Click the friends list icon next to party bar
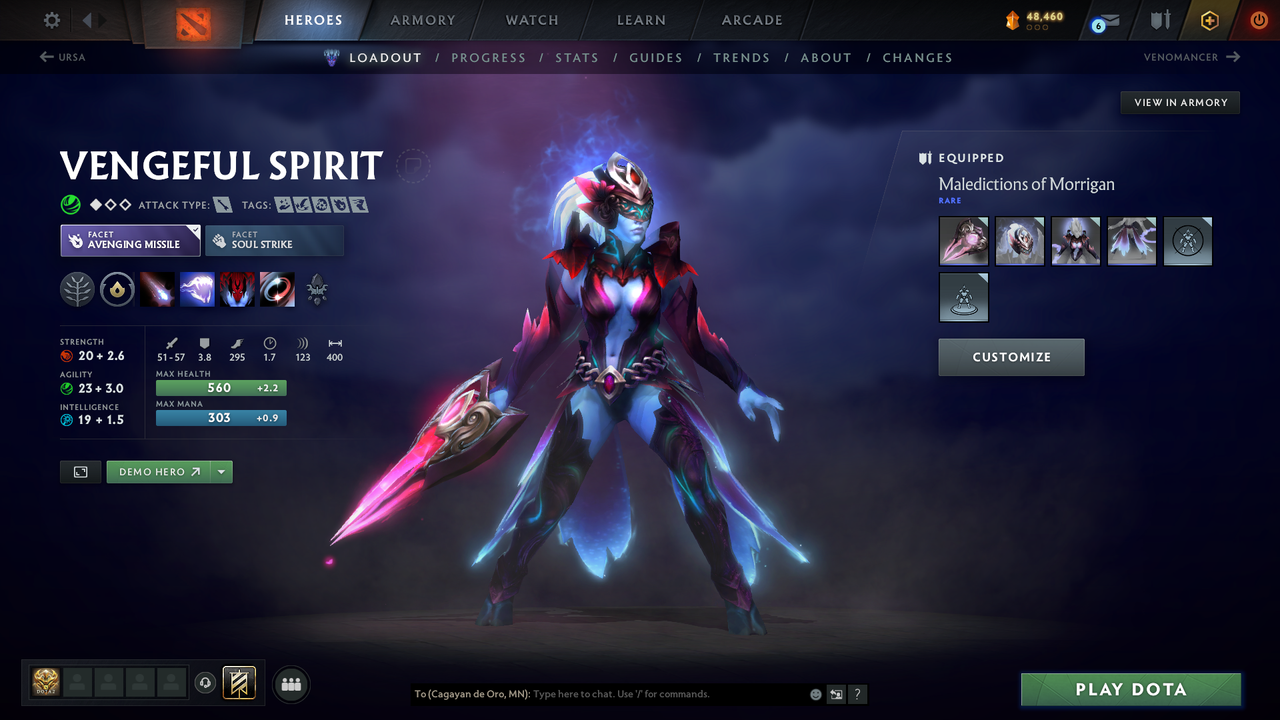 290,684
